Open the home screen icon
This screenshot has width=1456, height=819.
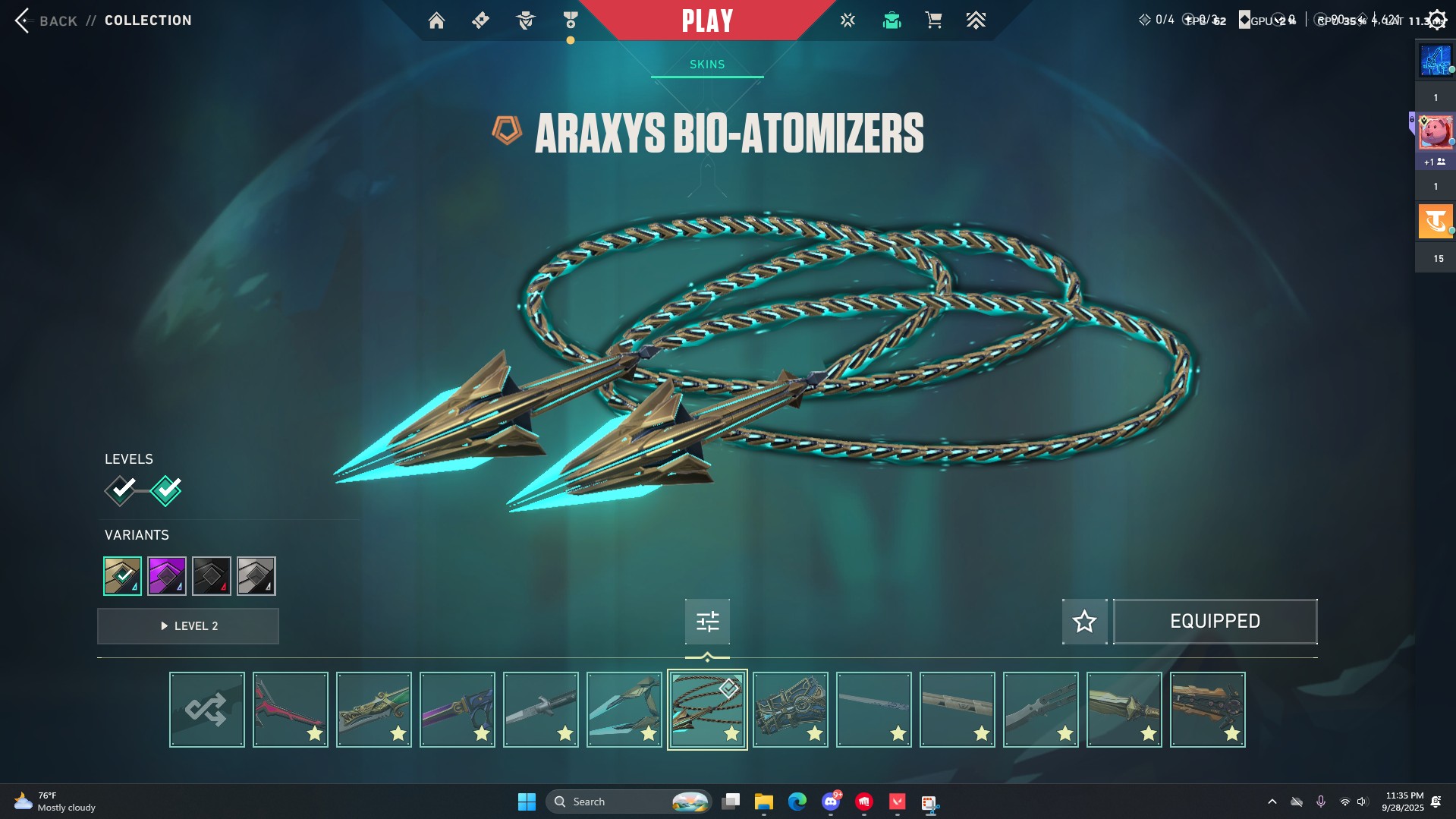436,20
